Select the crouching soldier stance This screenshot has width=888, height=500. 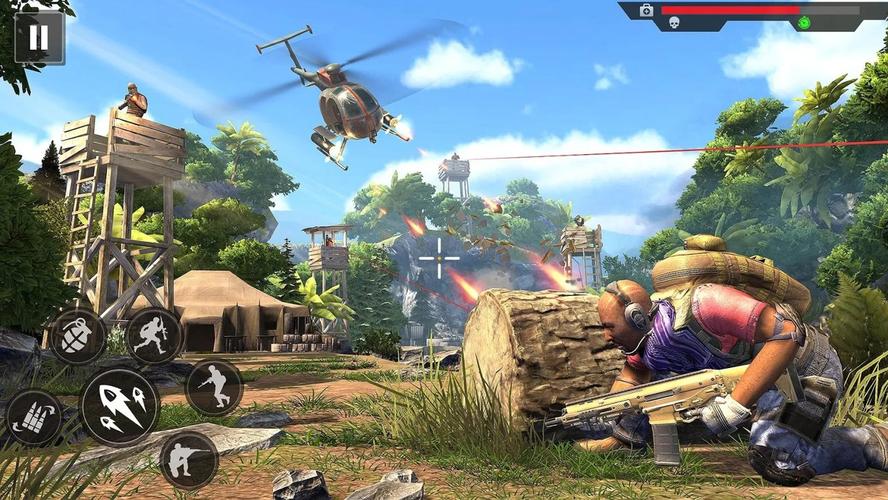188,460
